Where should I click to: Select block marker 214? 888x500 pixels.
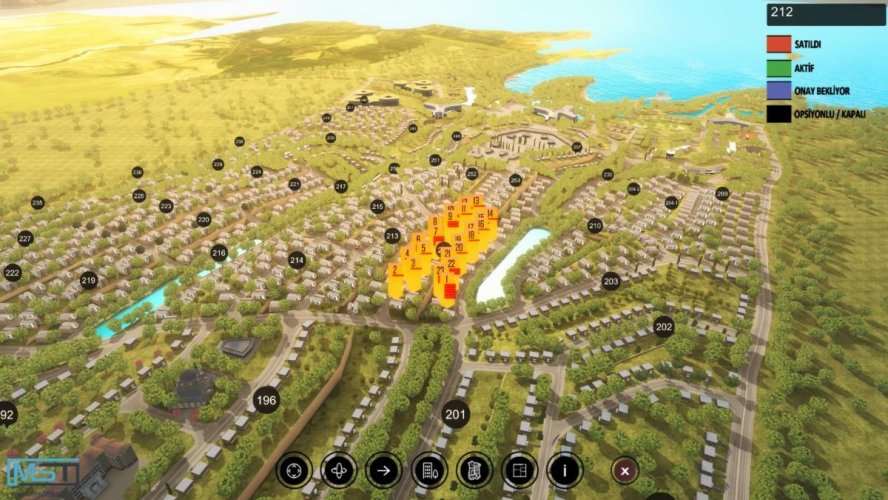coord(297,260)
